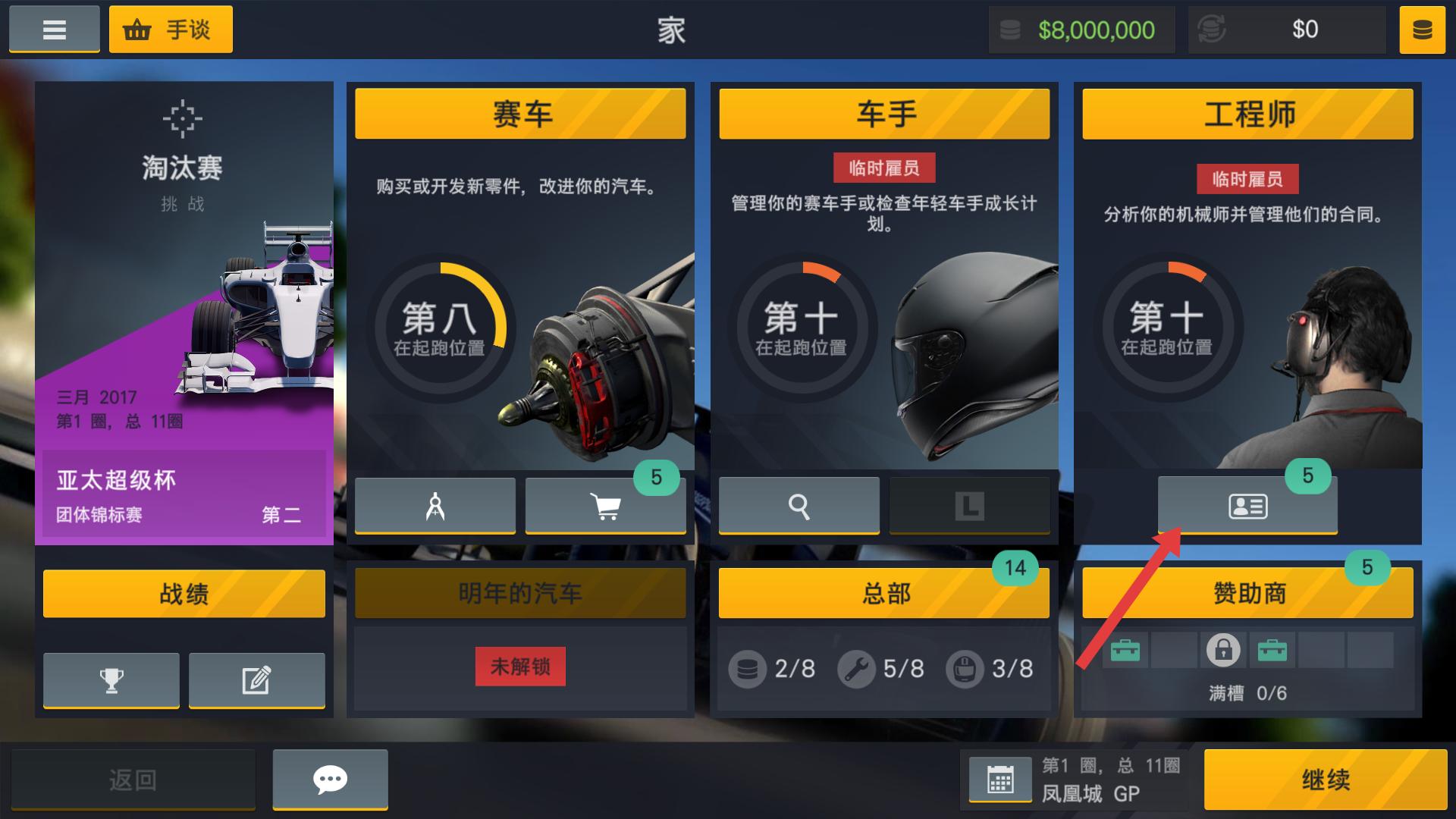The width and height of the screenshot is (1456, 819).
Task: Search drivers with magnifying glass button
Action: tap(799, 506)
